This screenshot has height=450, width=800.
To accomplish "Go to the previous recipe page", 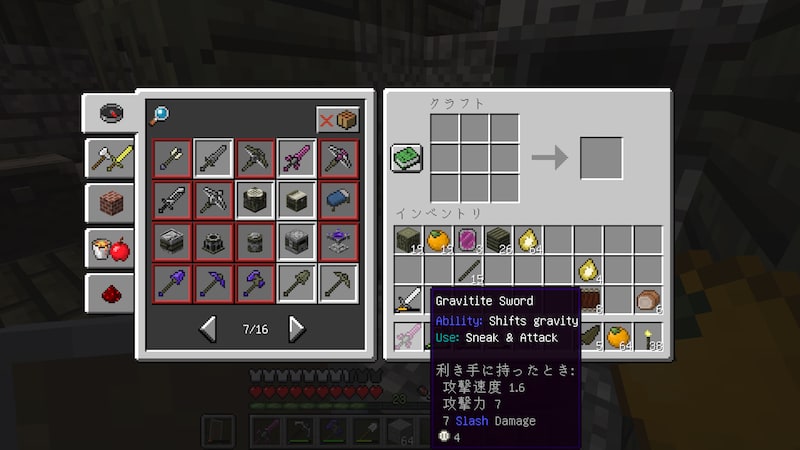I will pos(209,328).
